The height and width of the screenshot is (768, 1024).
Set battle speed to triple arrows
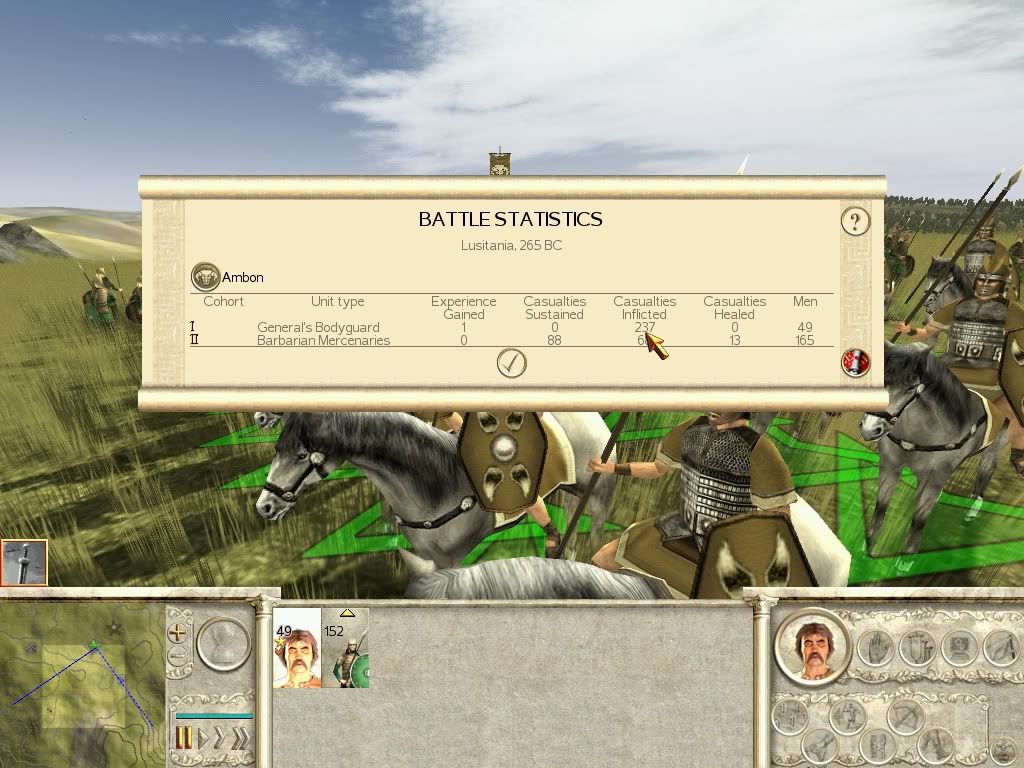click(x=240, y=739)
